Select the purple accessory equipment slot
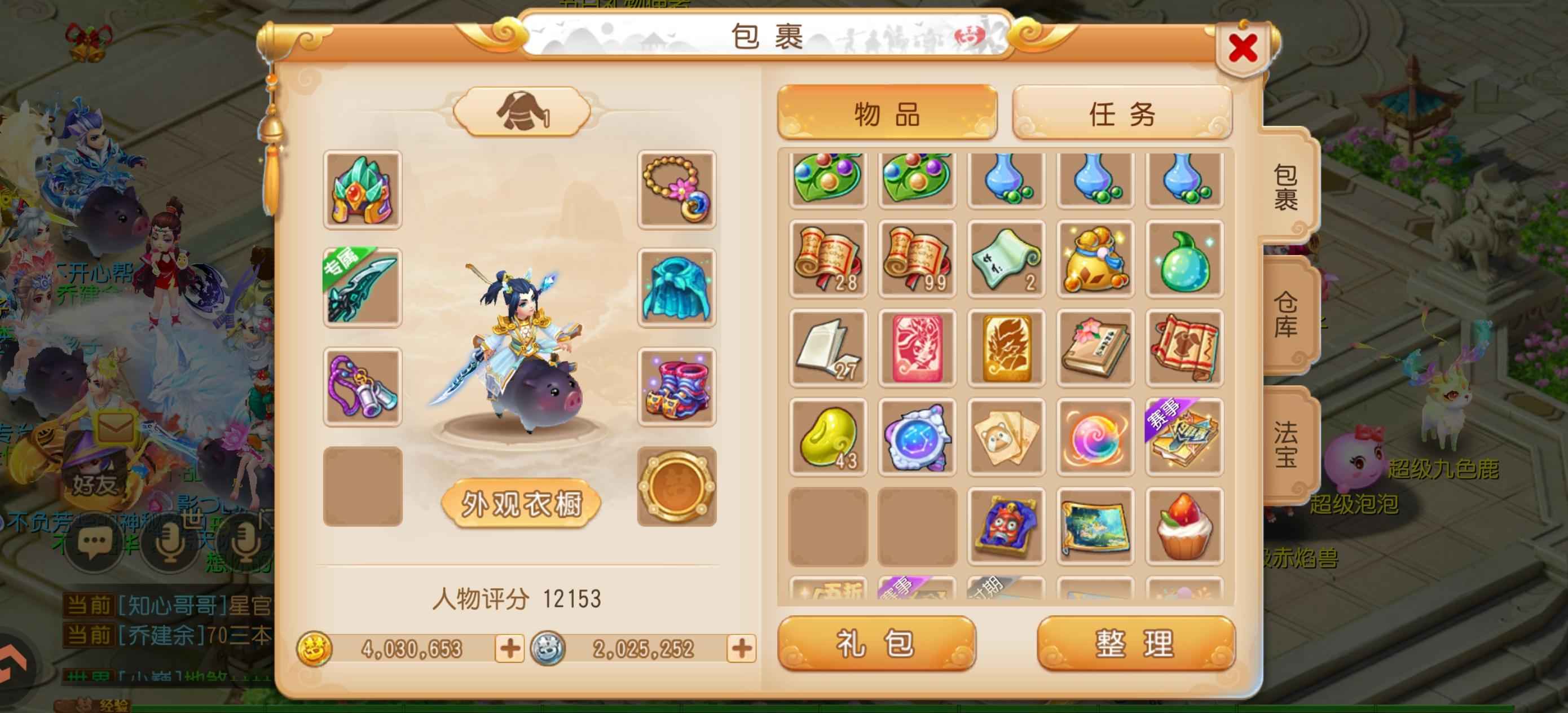Viewport: 1568px width, 713px height. tap(362, 384)
